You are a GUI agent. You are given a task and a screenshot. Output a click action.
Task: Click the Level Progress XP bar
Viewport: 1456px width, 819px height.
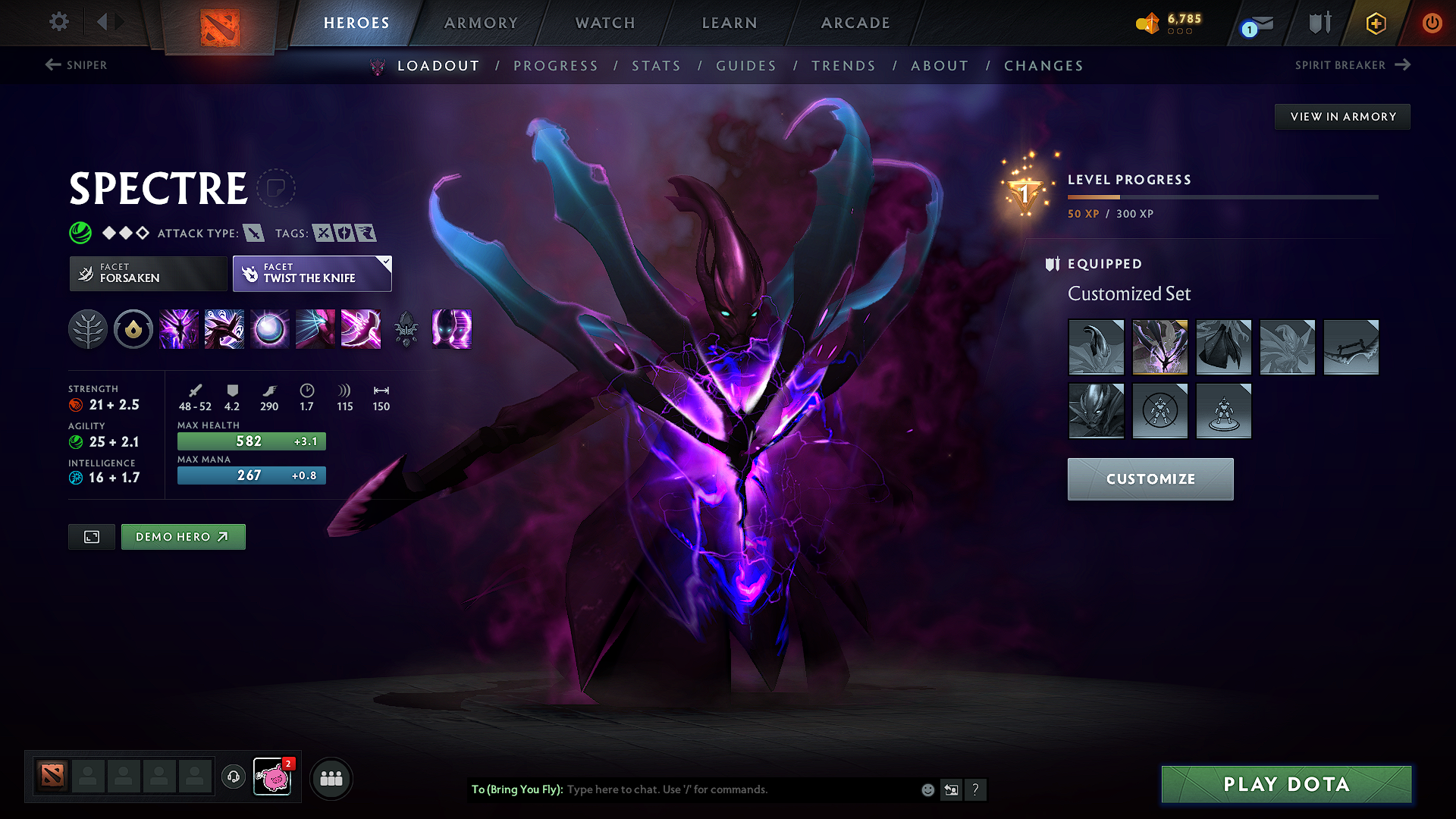(1222, 197)
